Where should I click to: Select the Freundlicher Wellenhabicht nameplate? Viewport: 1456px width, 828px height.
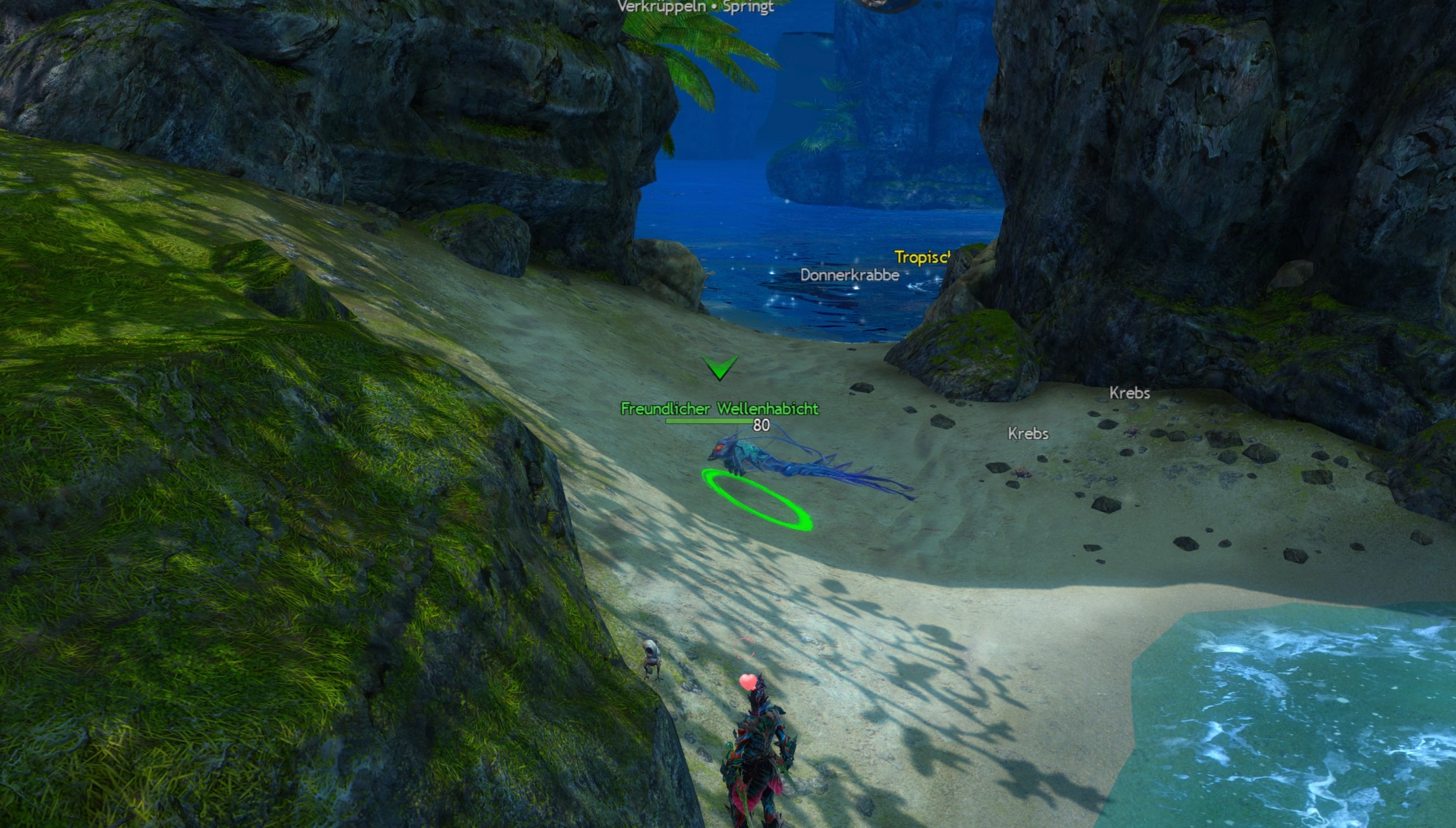719,409
